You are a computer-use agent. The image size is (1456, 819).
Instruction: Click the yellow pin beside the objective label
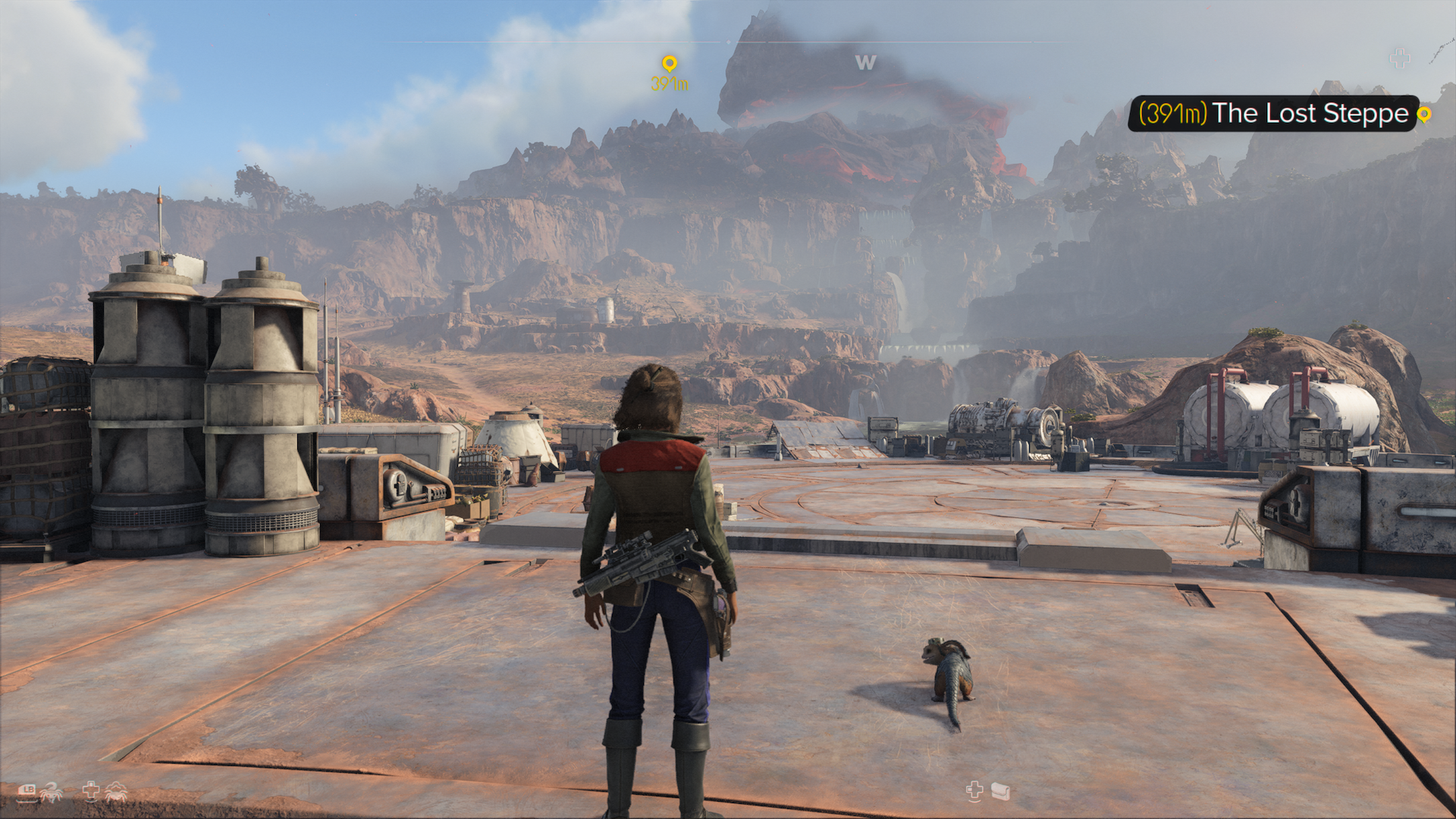click(x=1424, y=115)
